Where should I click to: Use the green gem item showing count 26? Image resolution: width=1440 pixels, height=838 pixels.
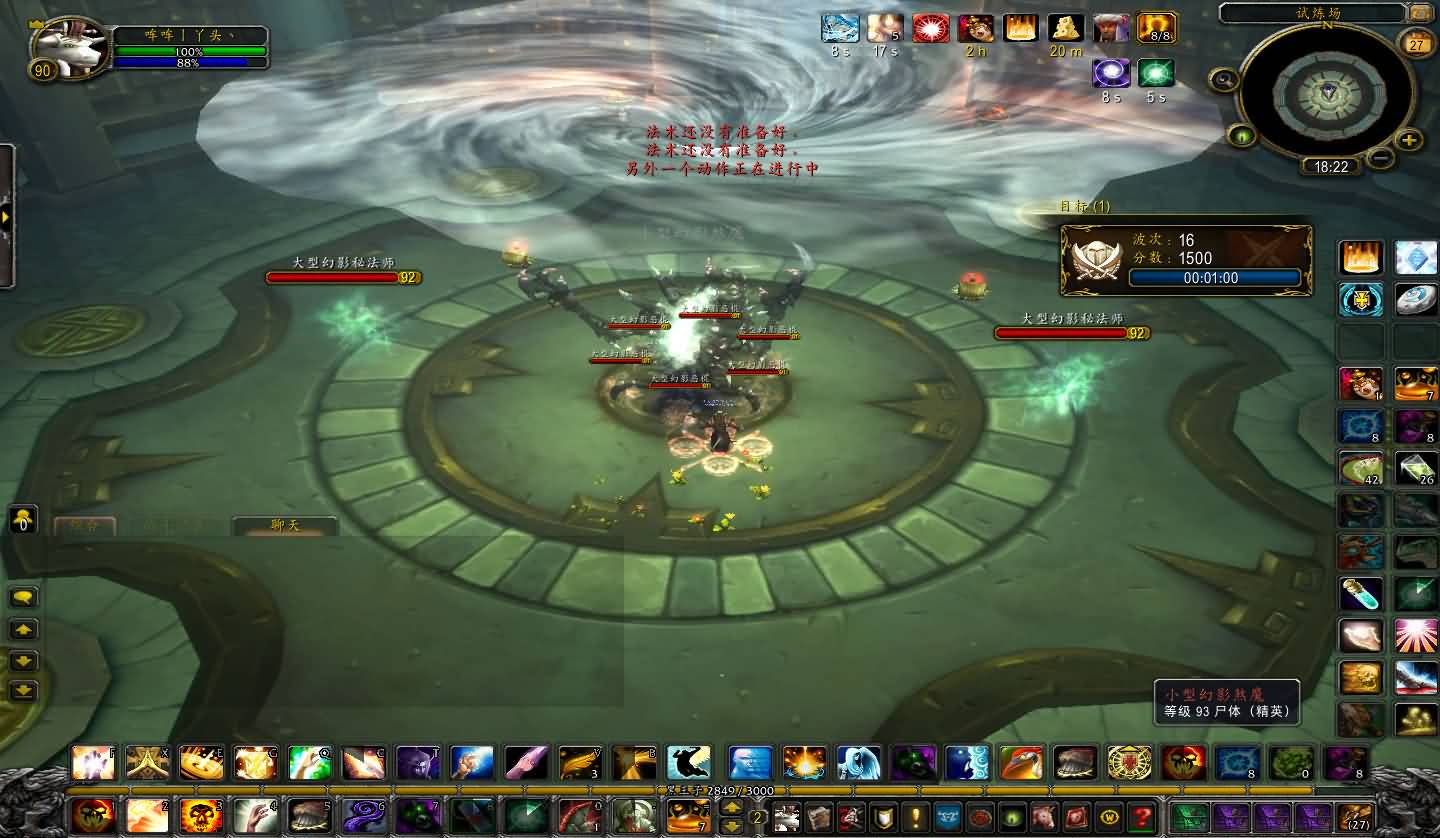pyautogui.click(x=1416, y=467)
